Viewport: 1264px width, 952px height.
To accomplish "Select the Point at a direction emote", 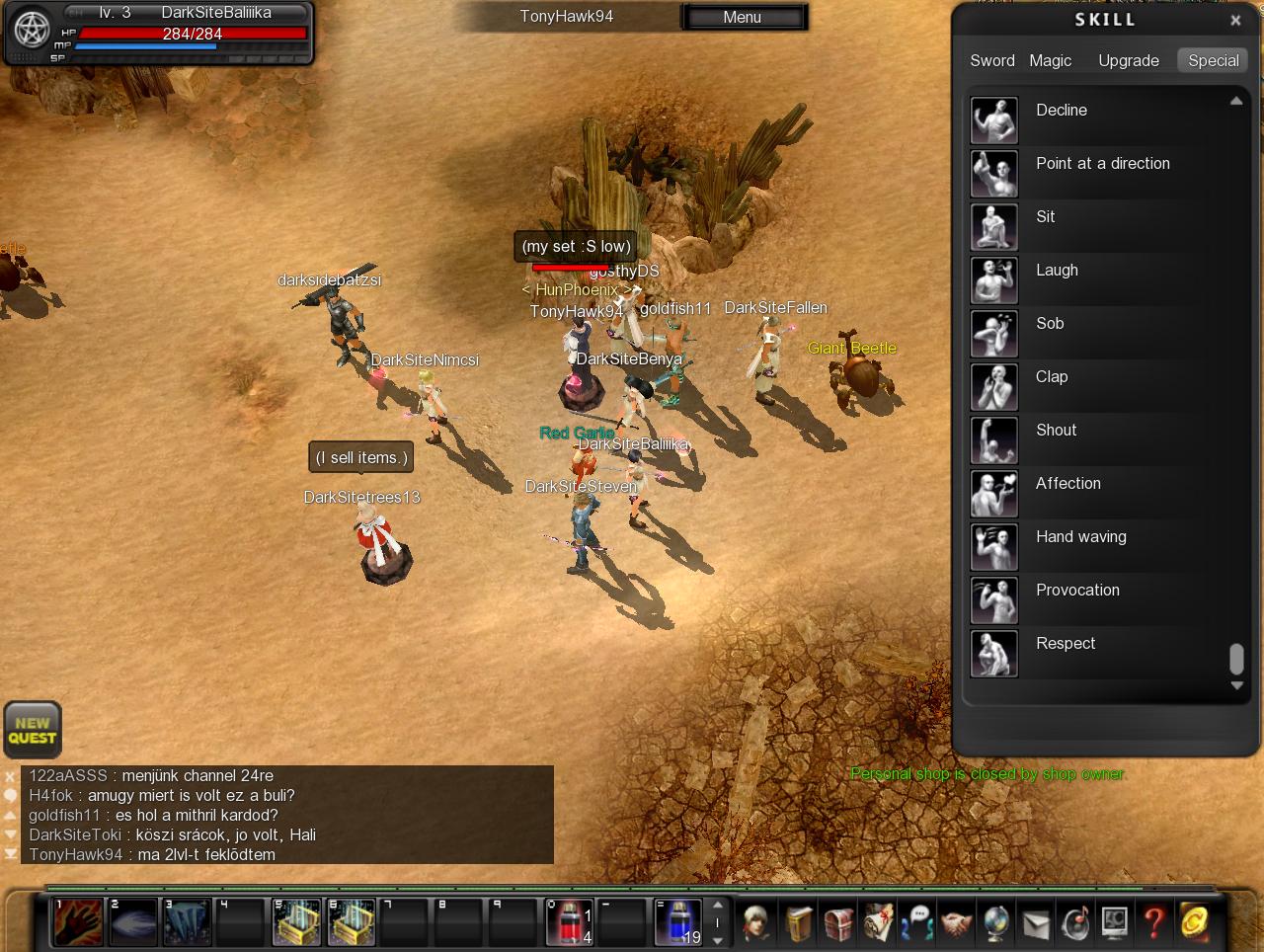I will point(994,173).
